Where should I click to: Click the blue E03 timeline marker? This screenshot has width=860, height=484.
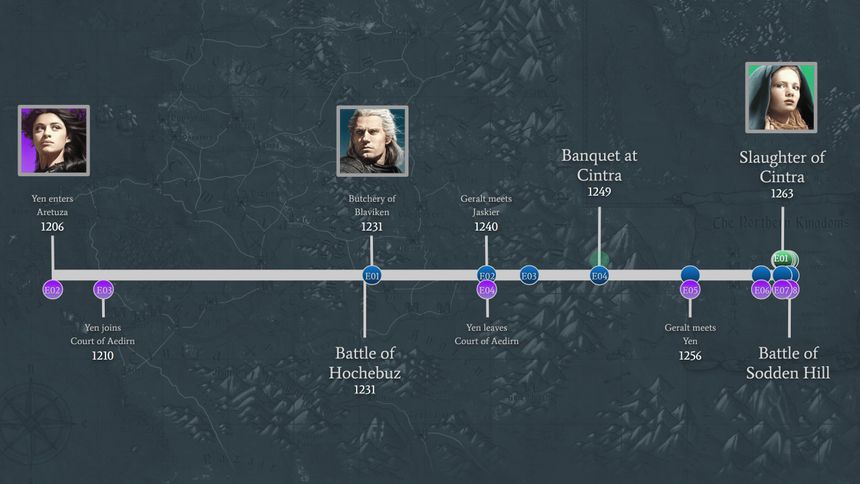529,275
